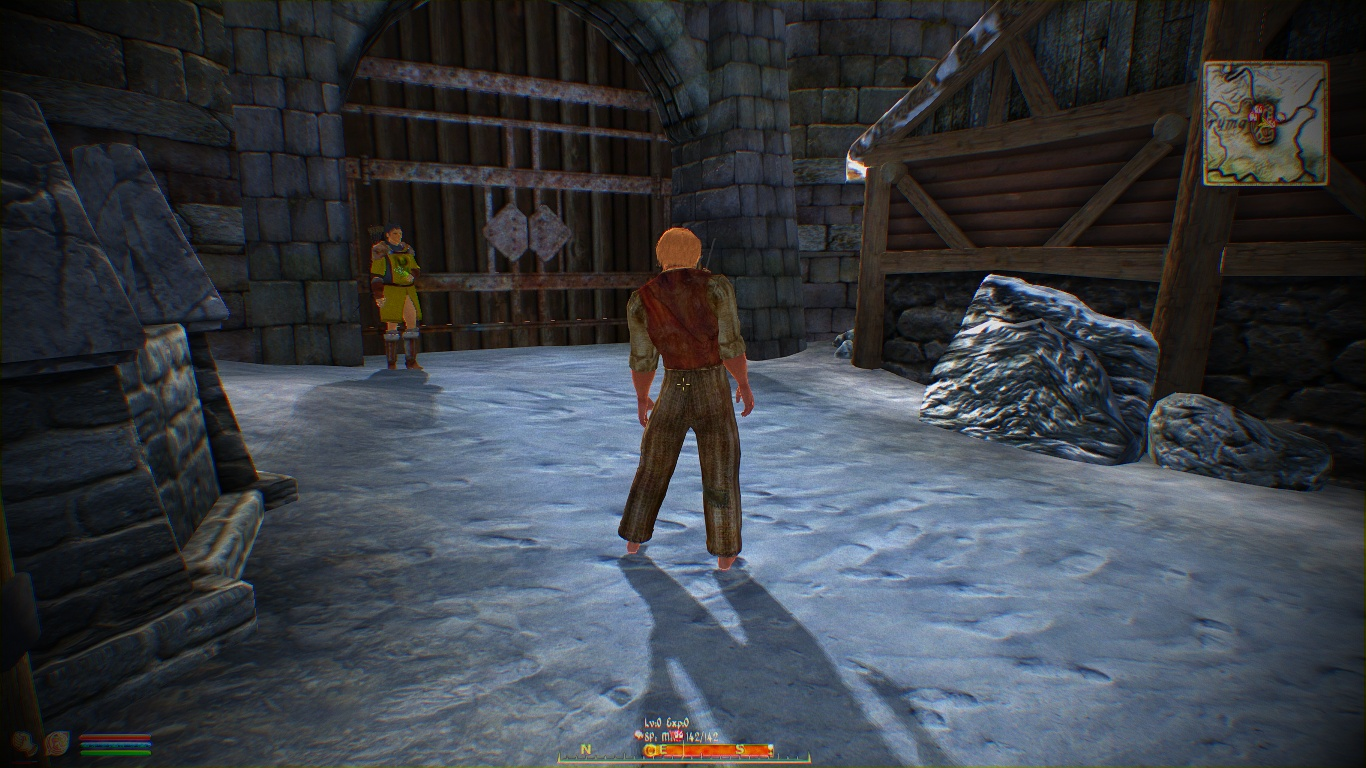The image size is (1366, 768).
Task: Toggle the SP counter in the HUD
Action: coord(648,736)
